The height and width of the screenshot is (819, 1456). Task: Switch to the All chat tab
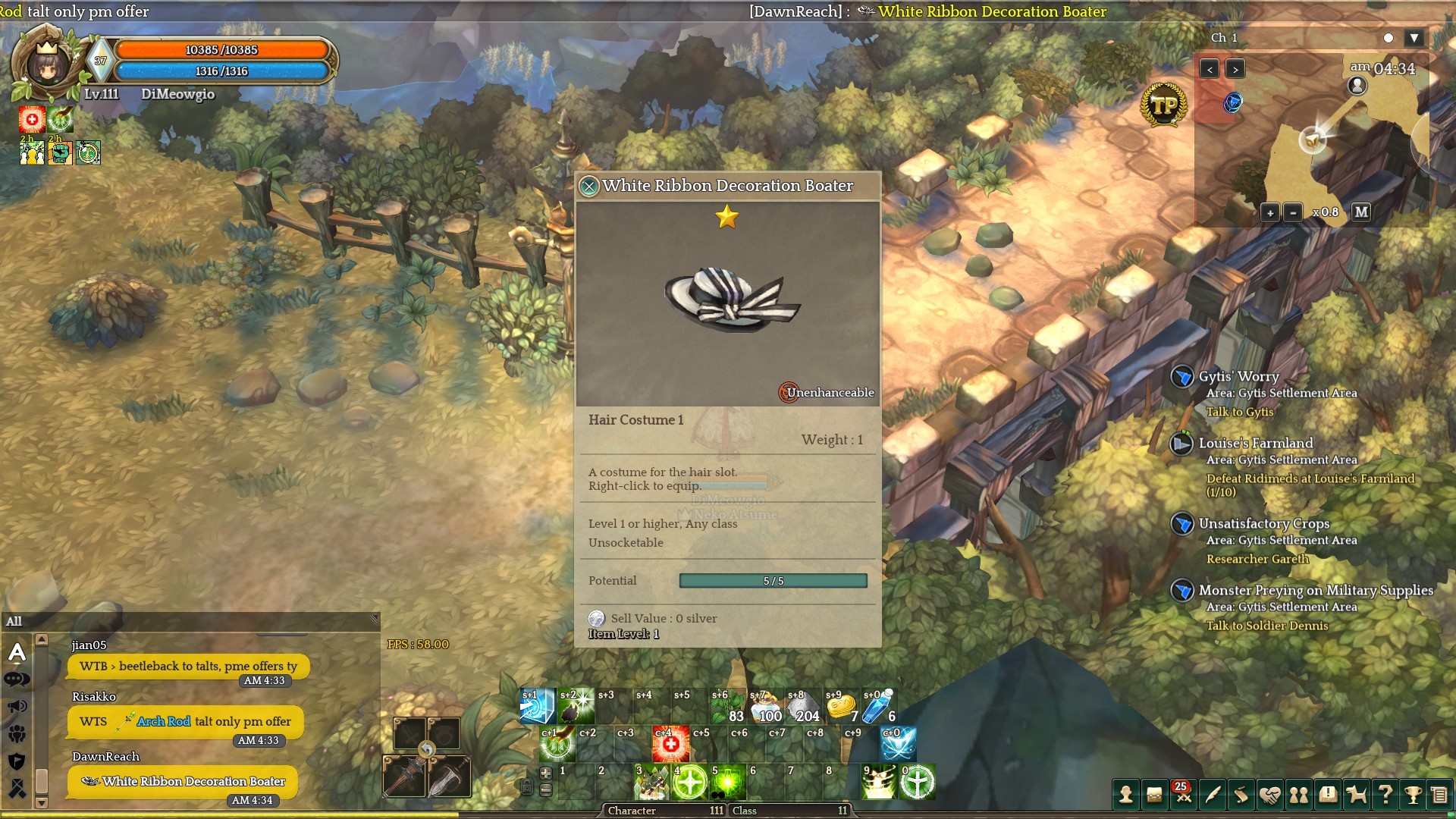[14, 622]
